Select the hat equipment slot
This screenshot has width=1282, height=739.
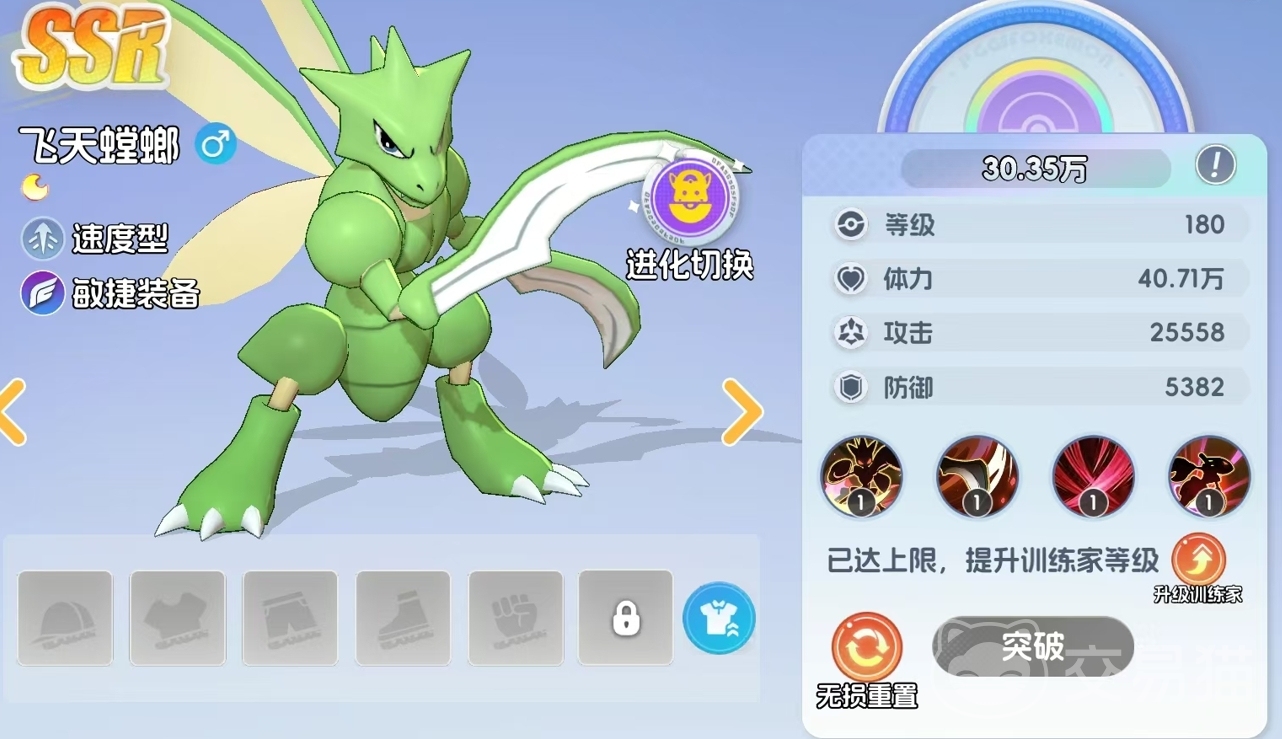click(65, 617)
